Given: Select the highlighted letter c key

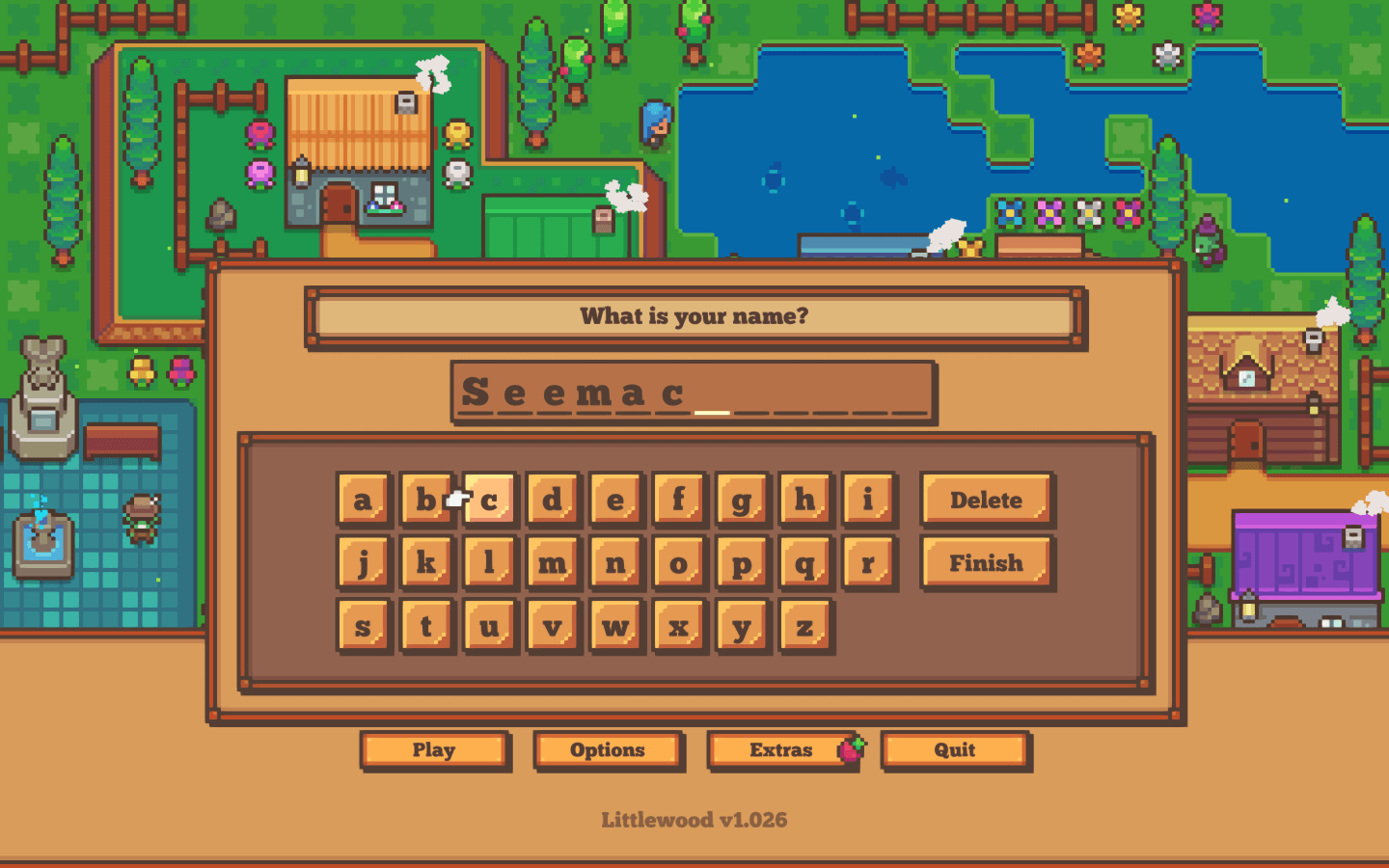Looking at the screenshot, I should 491,500.
